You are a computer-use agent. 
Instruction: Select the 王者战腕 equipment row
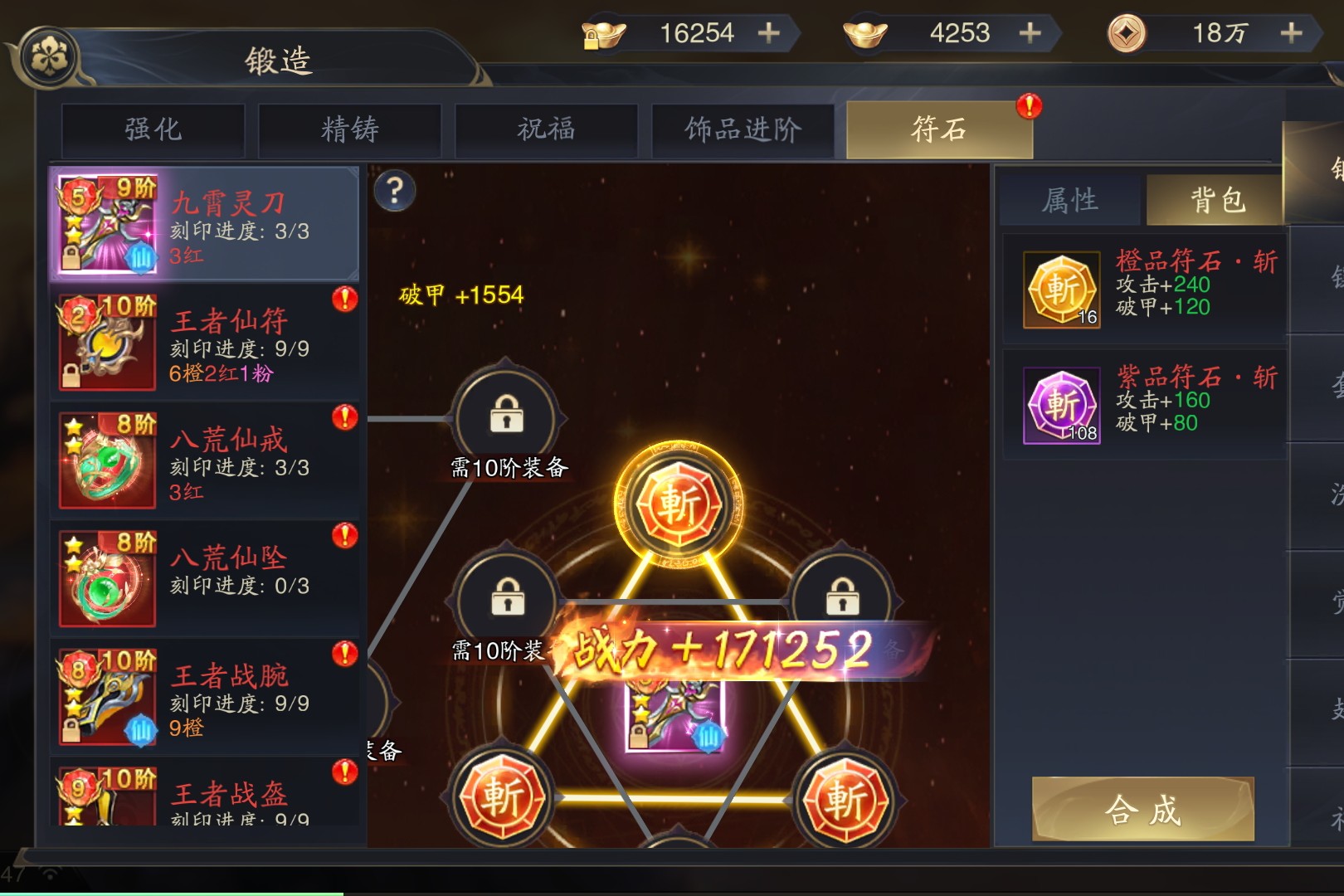pos(206,697)
